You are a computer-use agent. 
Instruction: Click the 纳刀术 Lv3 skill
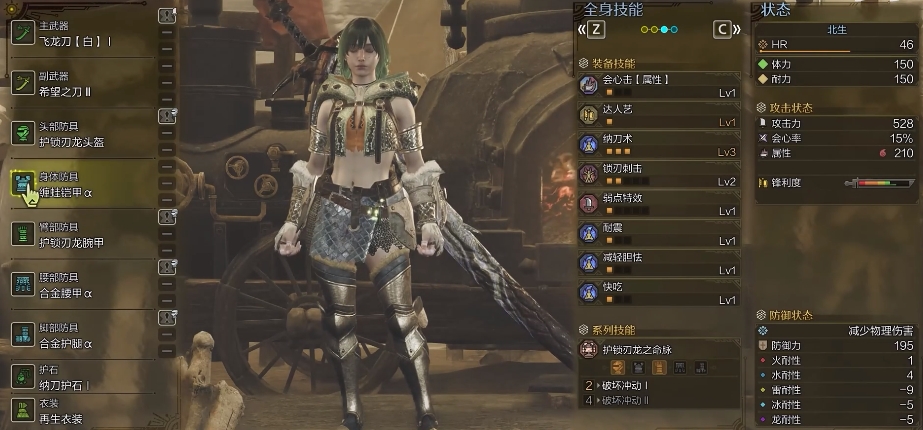click(660, 144)
